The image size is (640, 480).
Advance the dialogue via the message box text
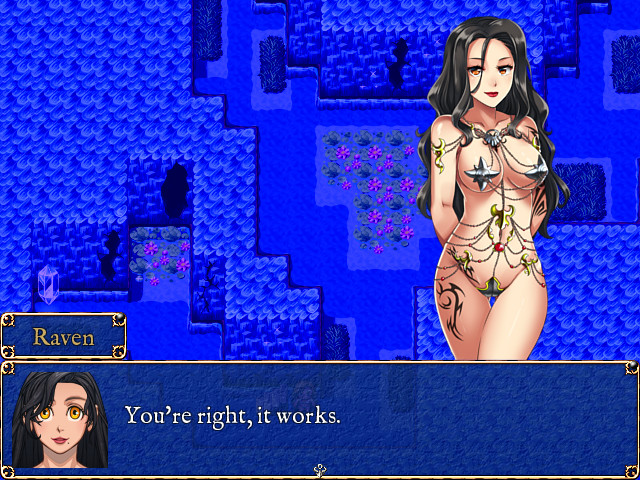tap(232, 415)
